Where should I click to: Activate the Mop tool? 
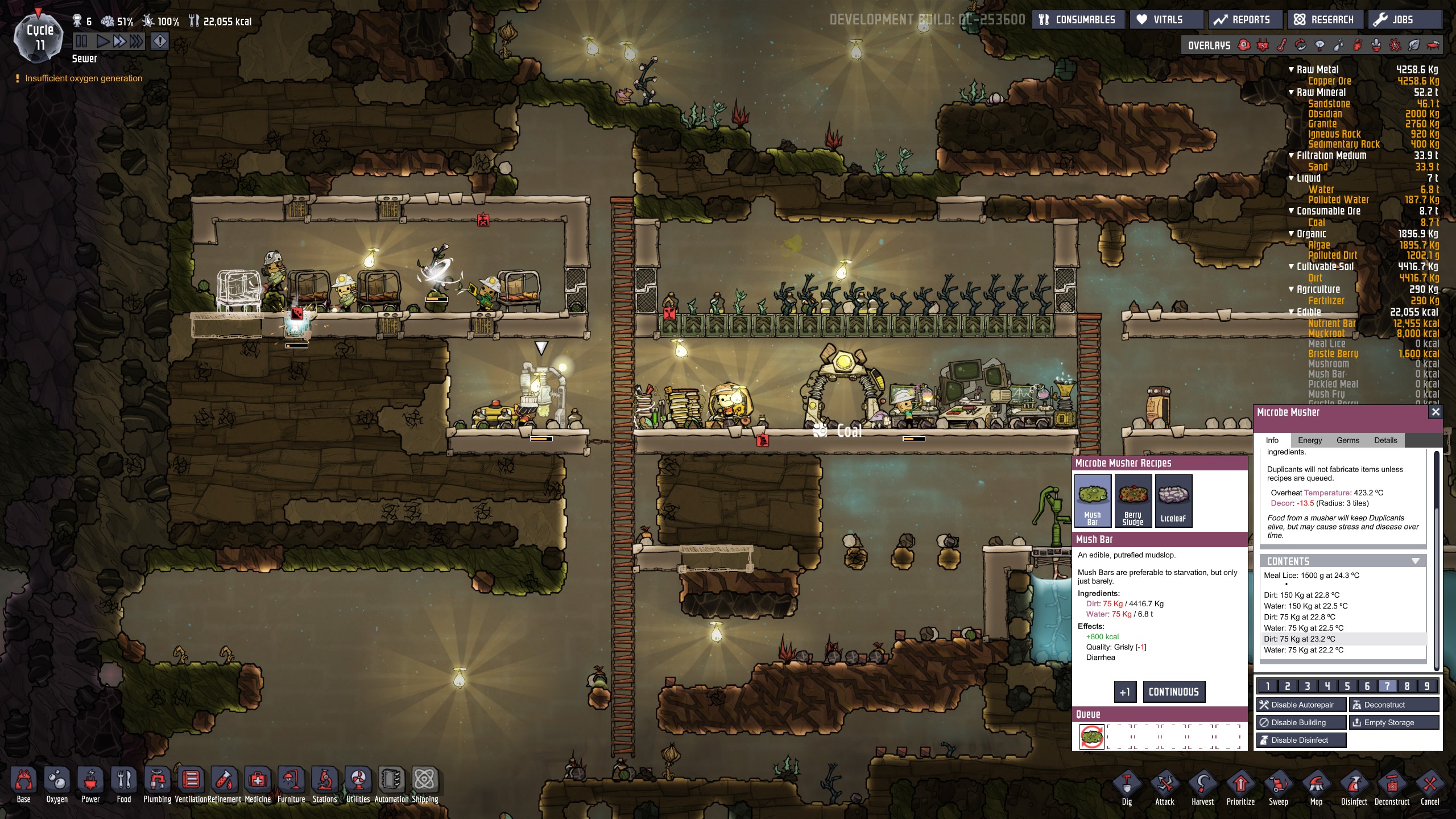click(x=1316, y=789)
